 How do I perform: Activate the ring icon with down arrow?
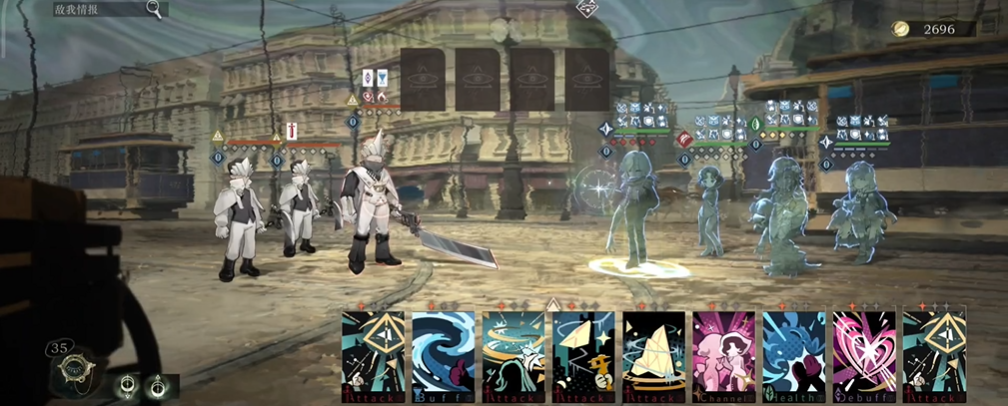coord(128,385)
